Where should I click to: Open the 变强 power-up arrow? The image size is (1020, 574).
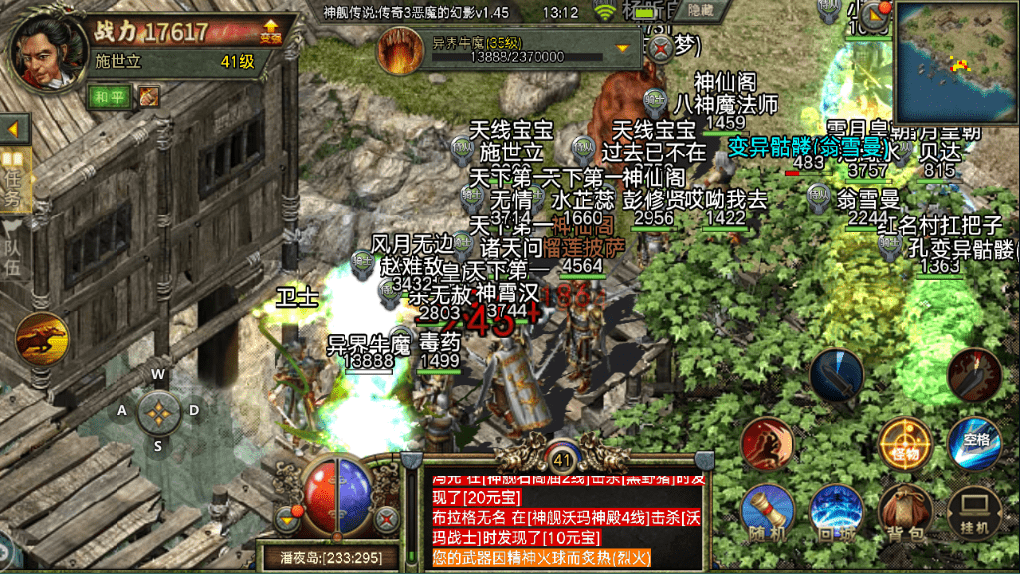tap(271, 32)
